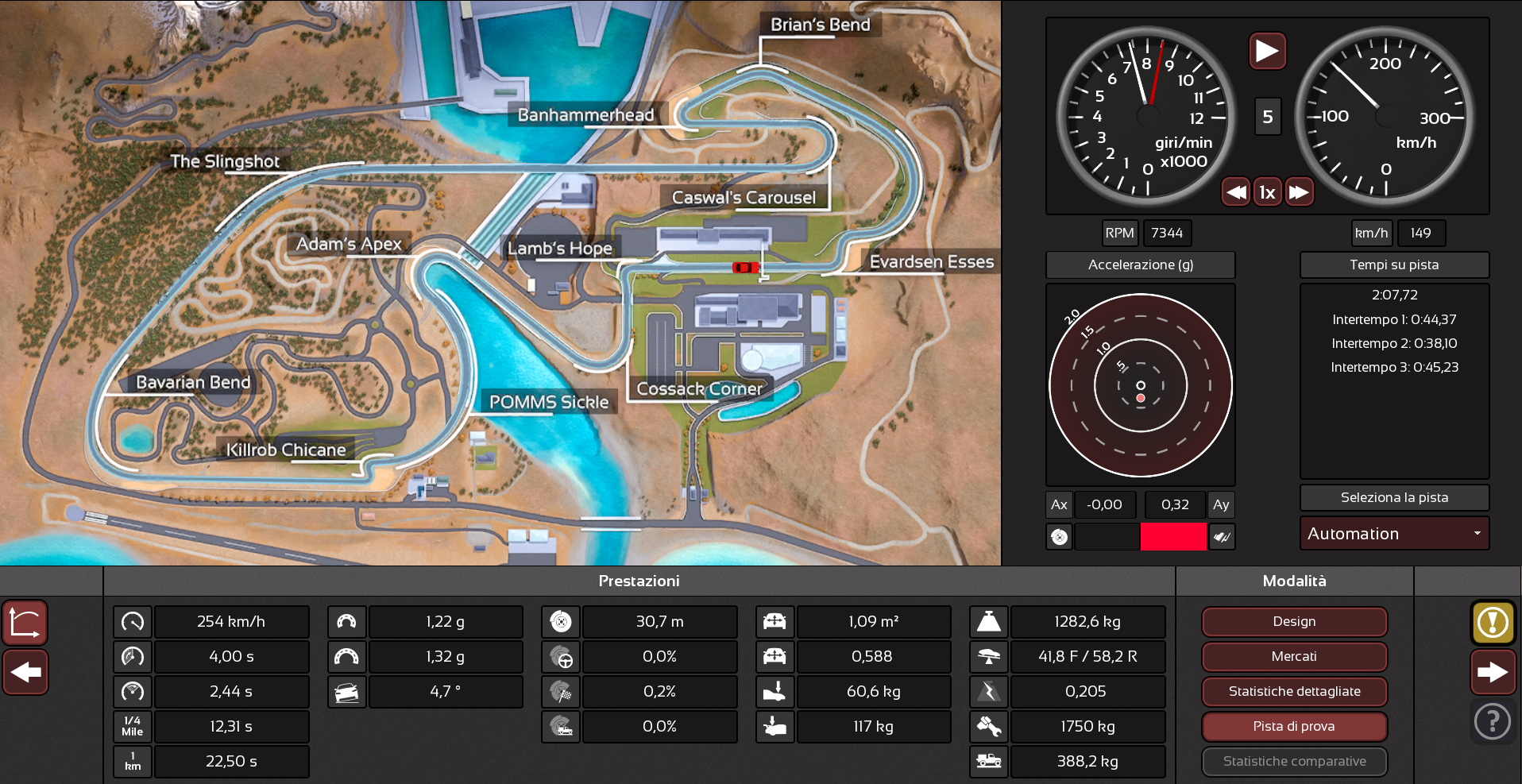
Task: Click the Seleziona la pista button
Action: click(x=1394, y=497)
